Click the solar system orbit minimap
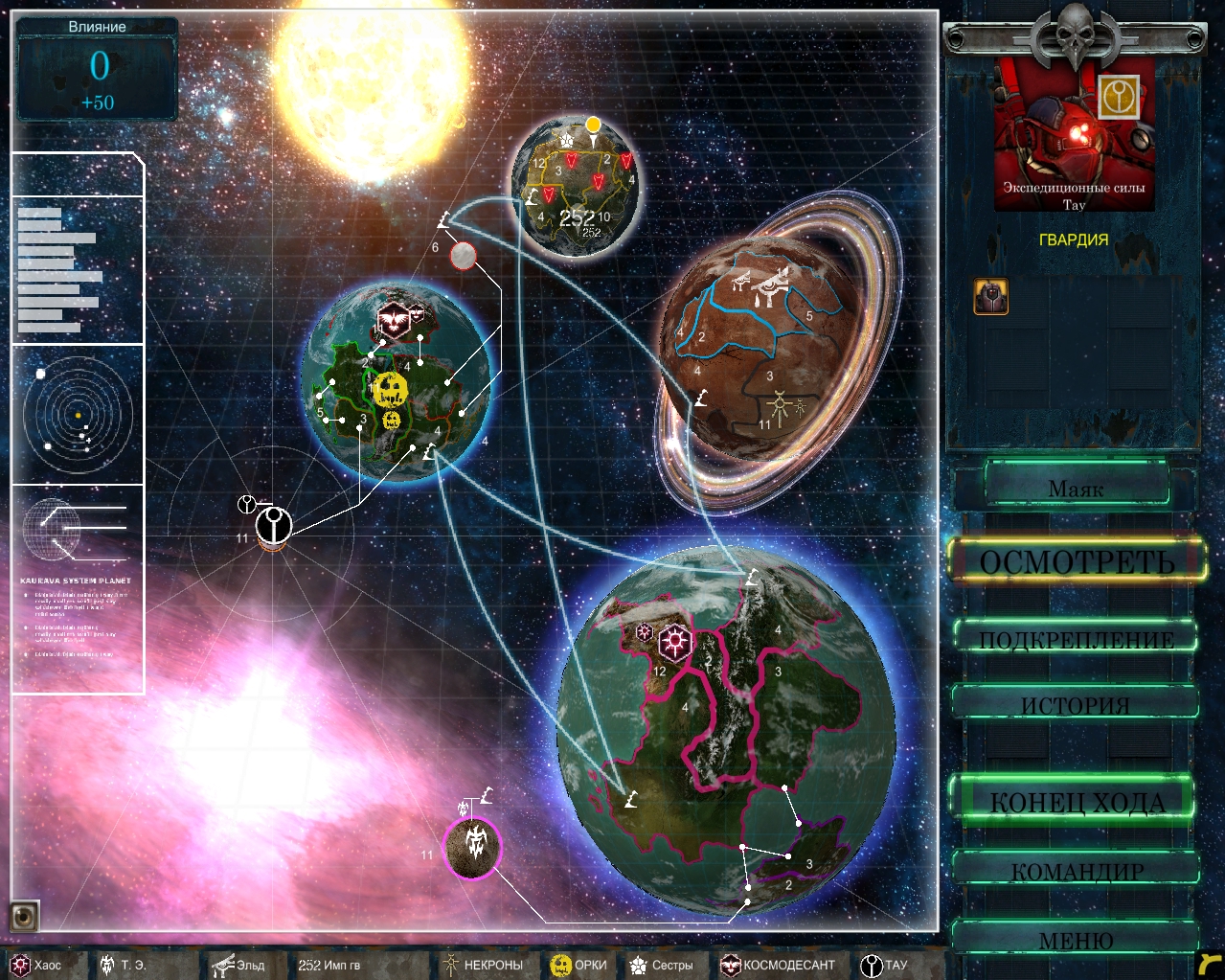 [77, 414]
